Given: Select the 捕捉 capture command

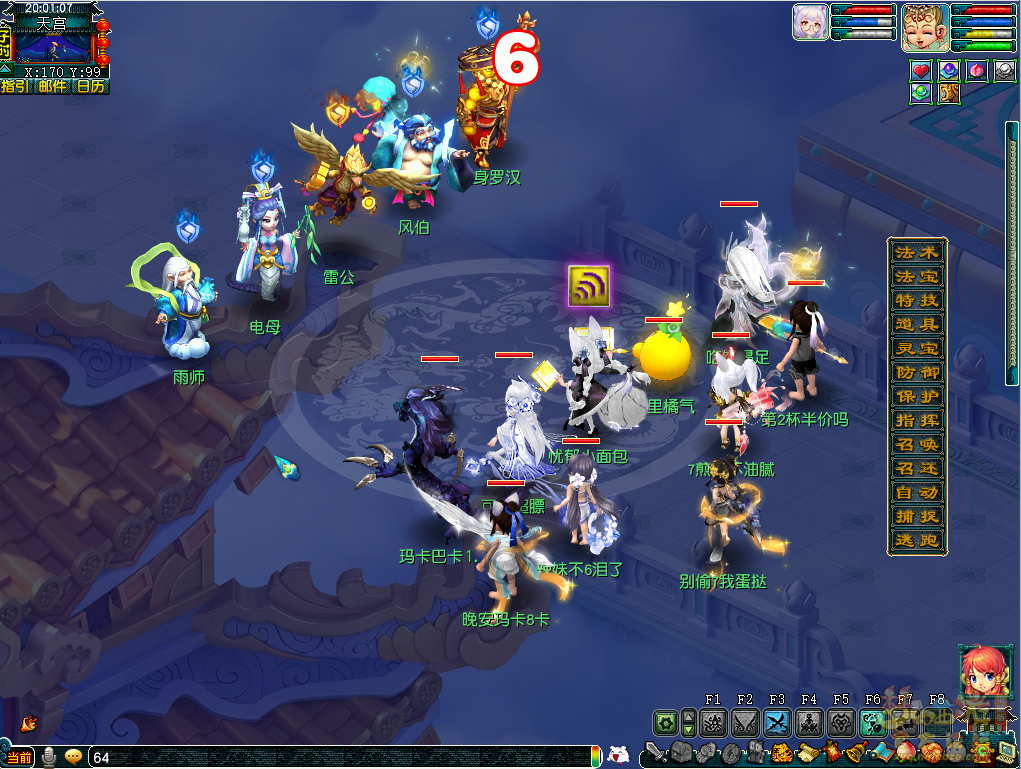Looking at the screenshot, I should 916,516.
